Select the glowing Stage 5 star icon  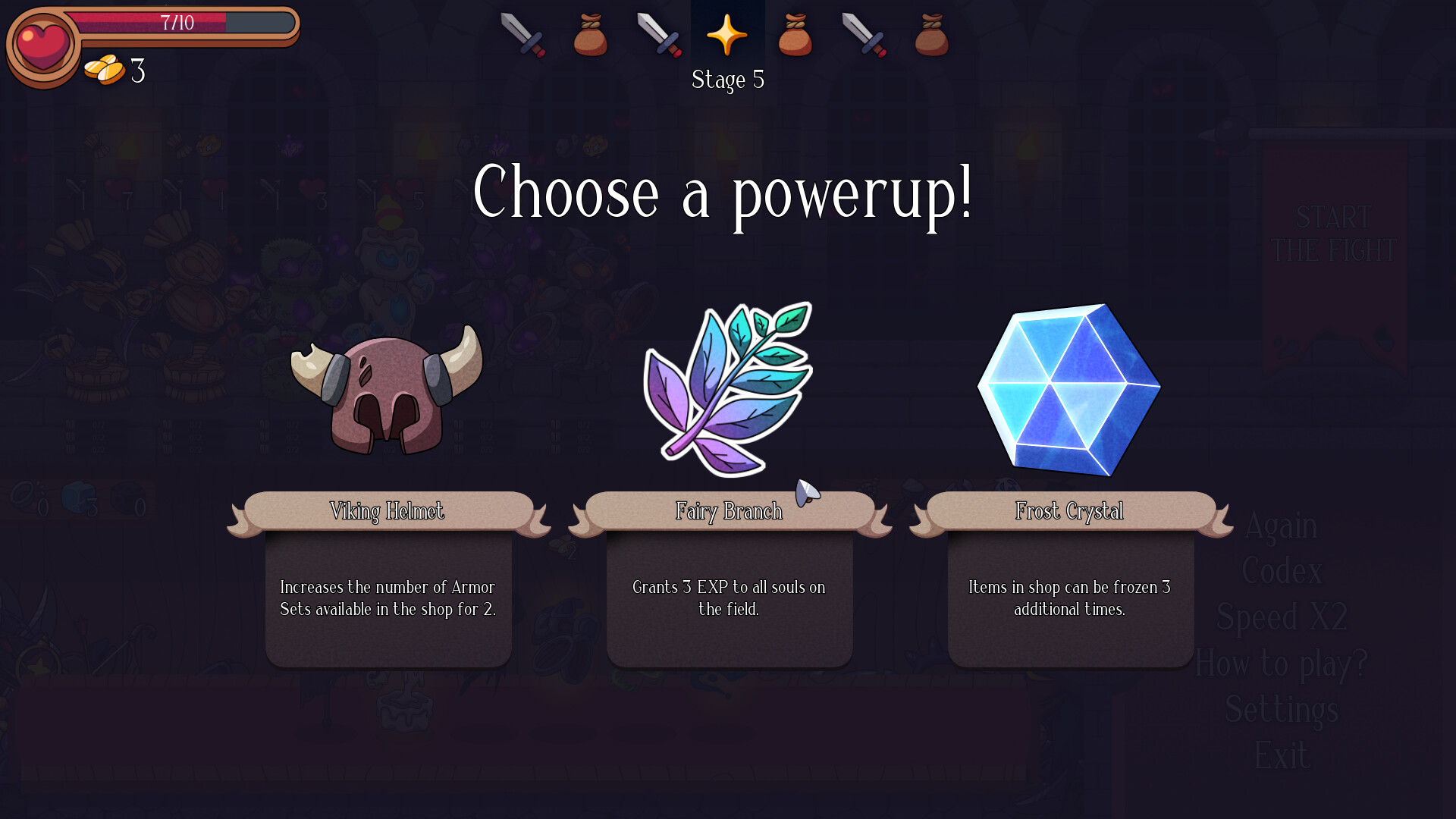coord(727,34)
